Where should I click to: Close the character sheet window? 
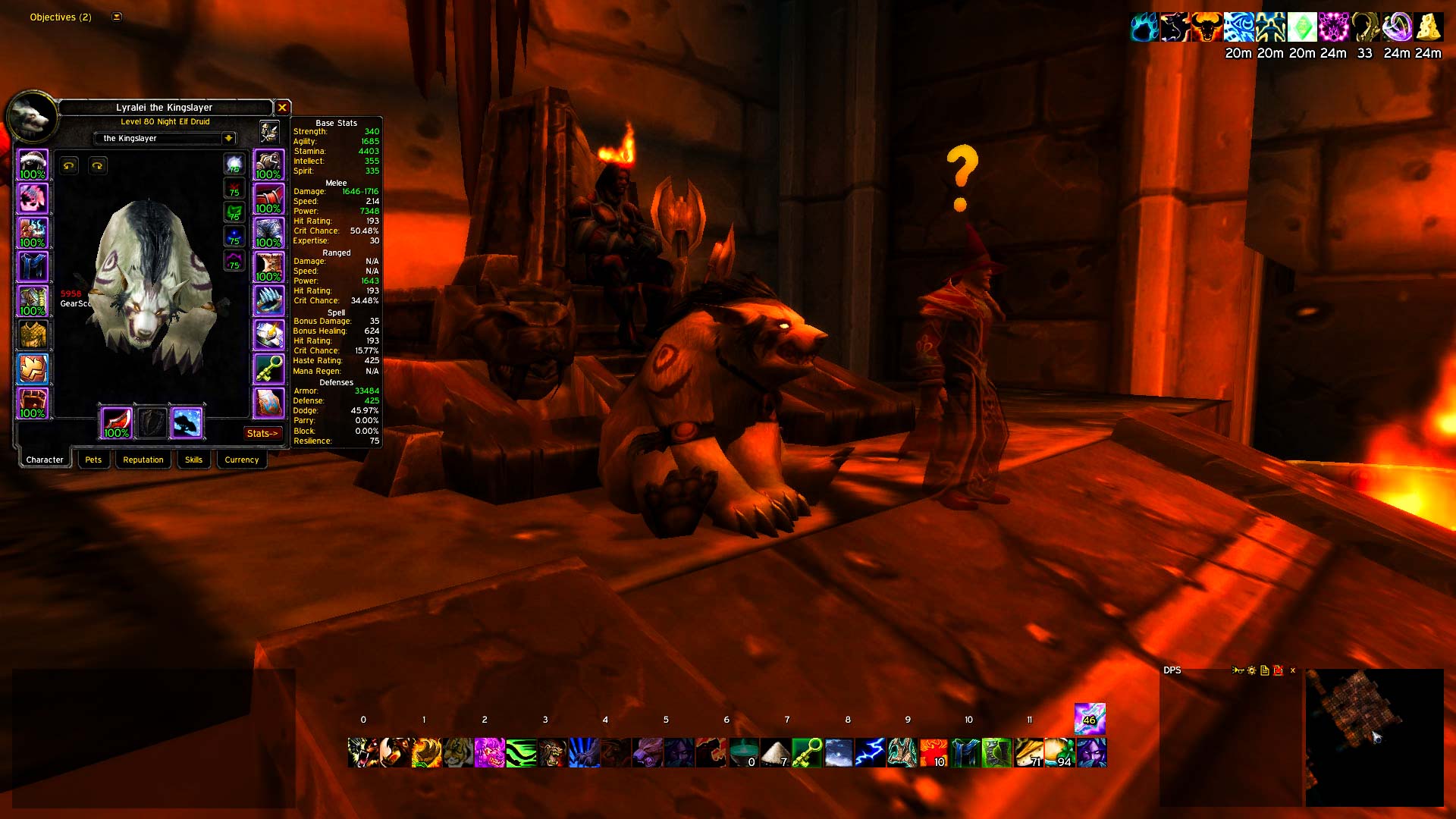[282, 108]
